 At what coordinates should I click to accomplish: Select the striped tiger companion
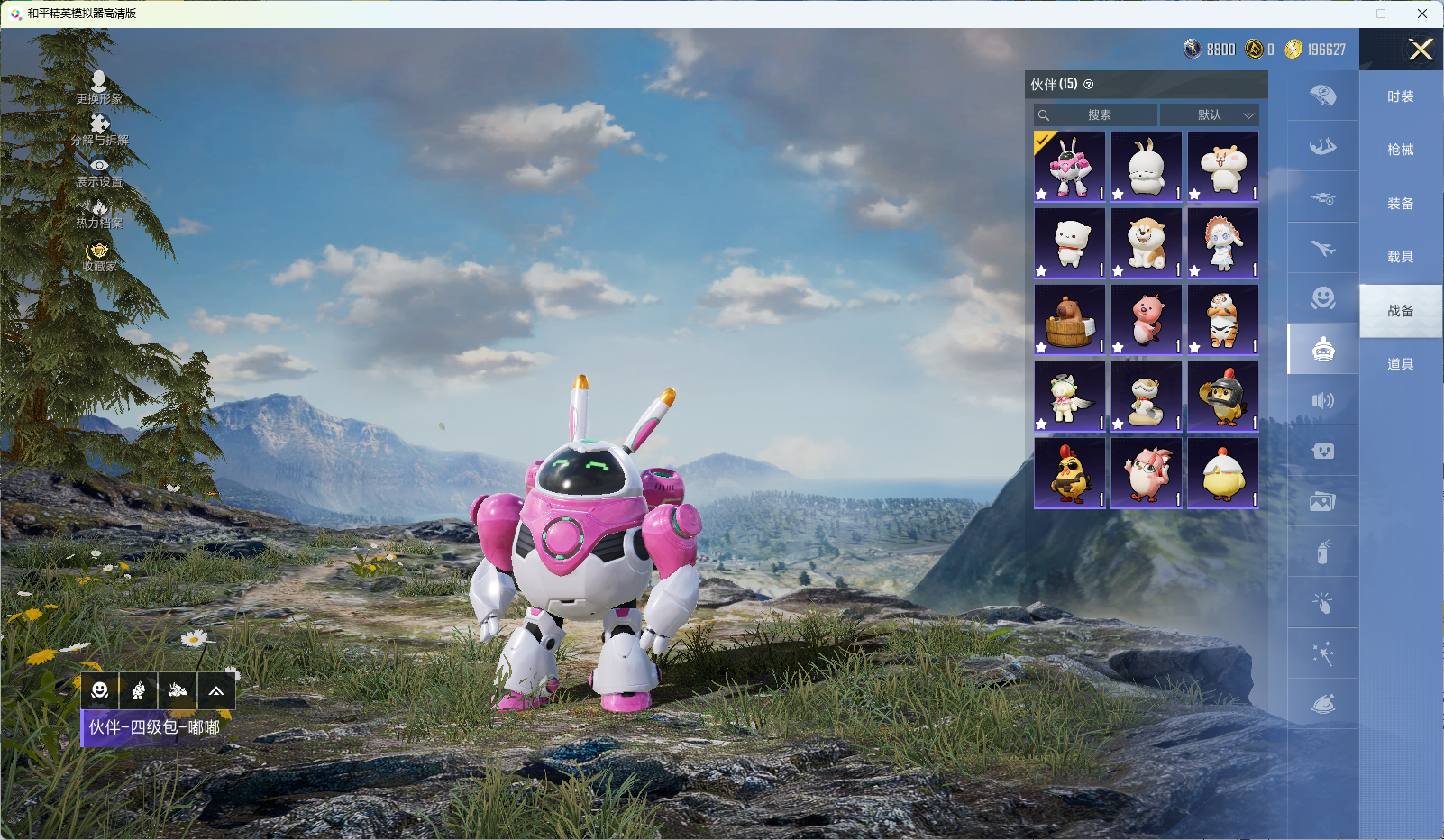point(1223,320)
